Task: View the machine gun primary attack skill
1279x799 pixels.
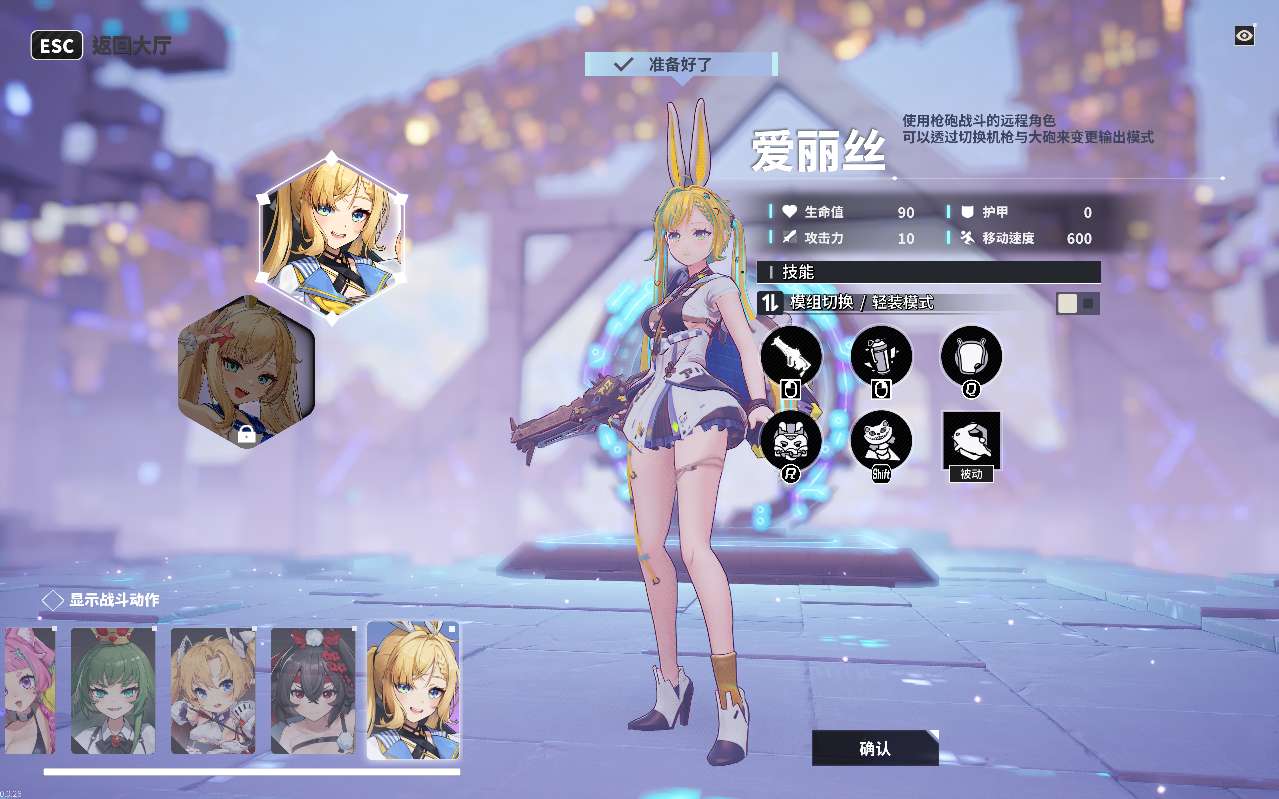Action: 791,356
